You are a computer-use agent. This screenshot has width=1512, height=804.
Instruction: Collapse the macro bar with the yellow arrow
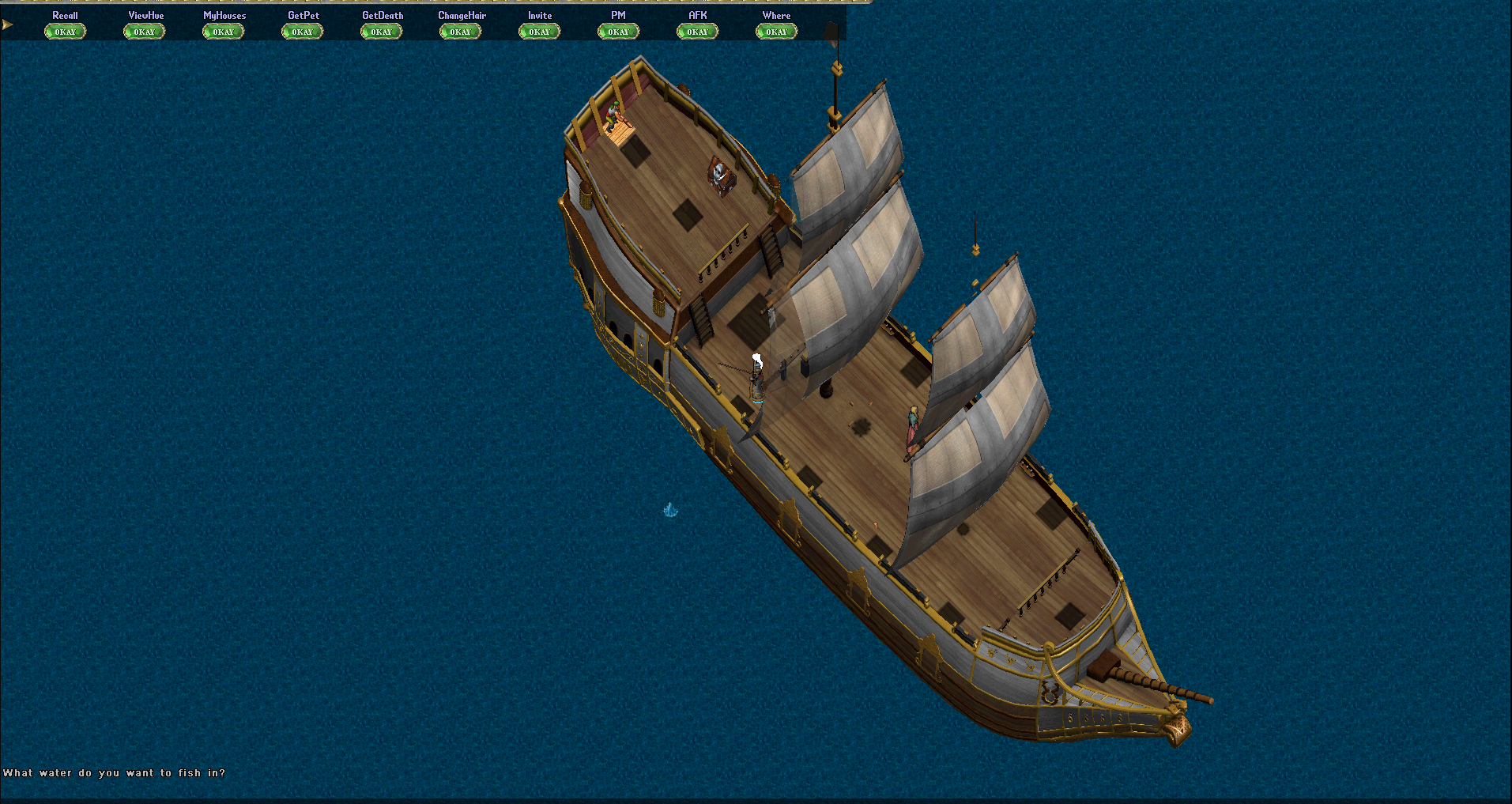(x=7, y=25)
